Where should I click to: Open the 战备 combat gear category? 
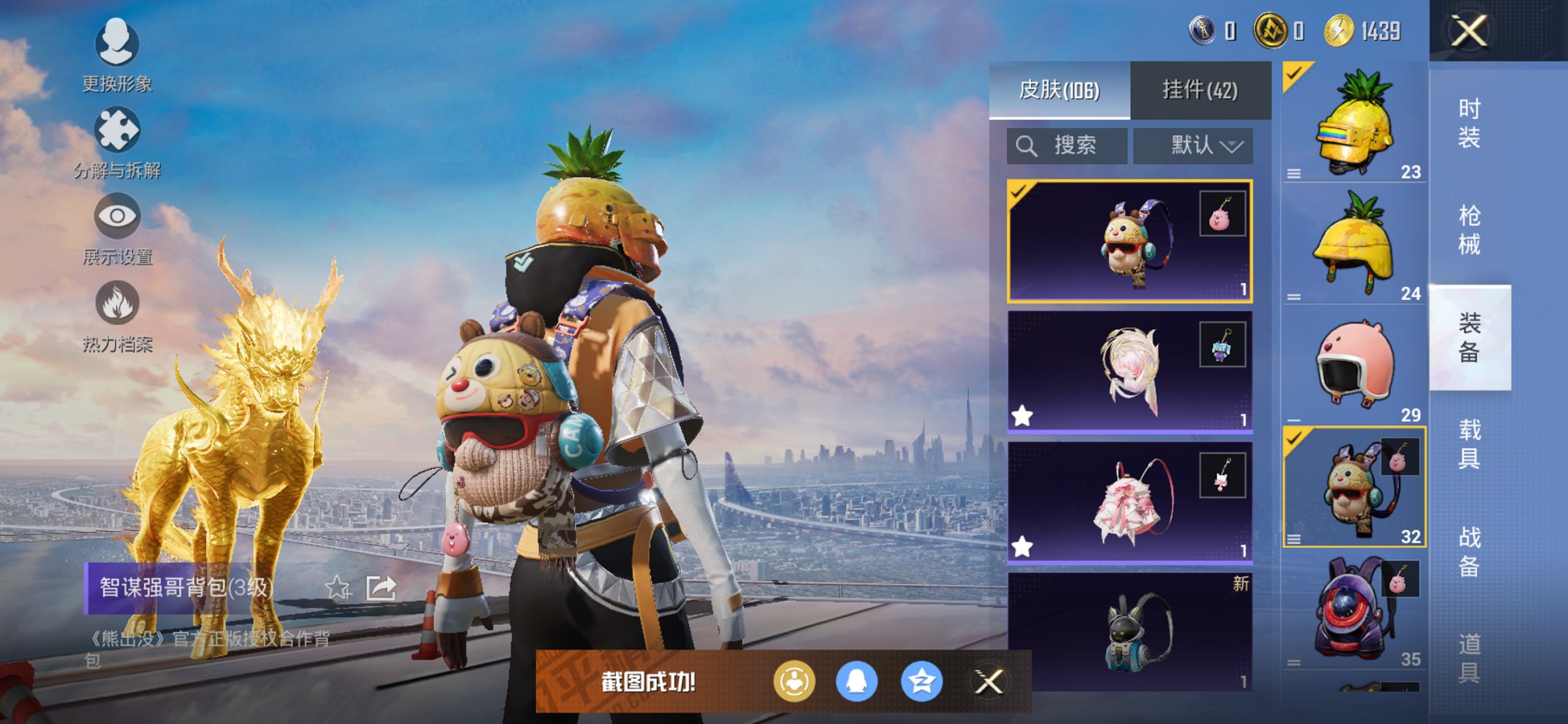click(1469, 551)
